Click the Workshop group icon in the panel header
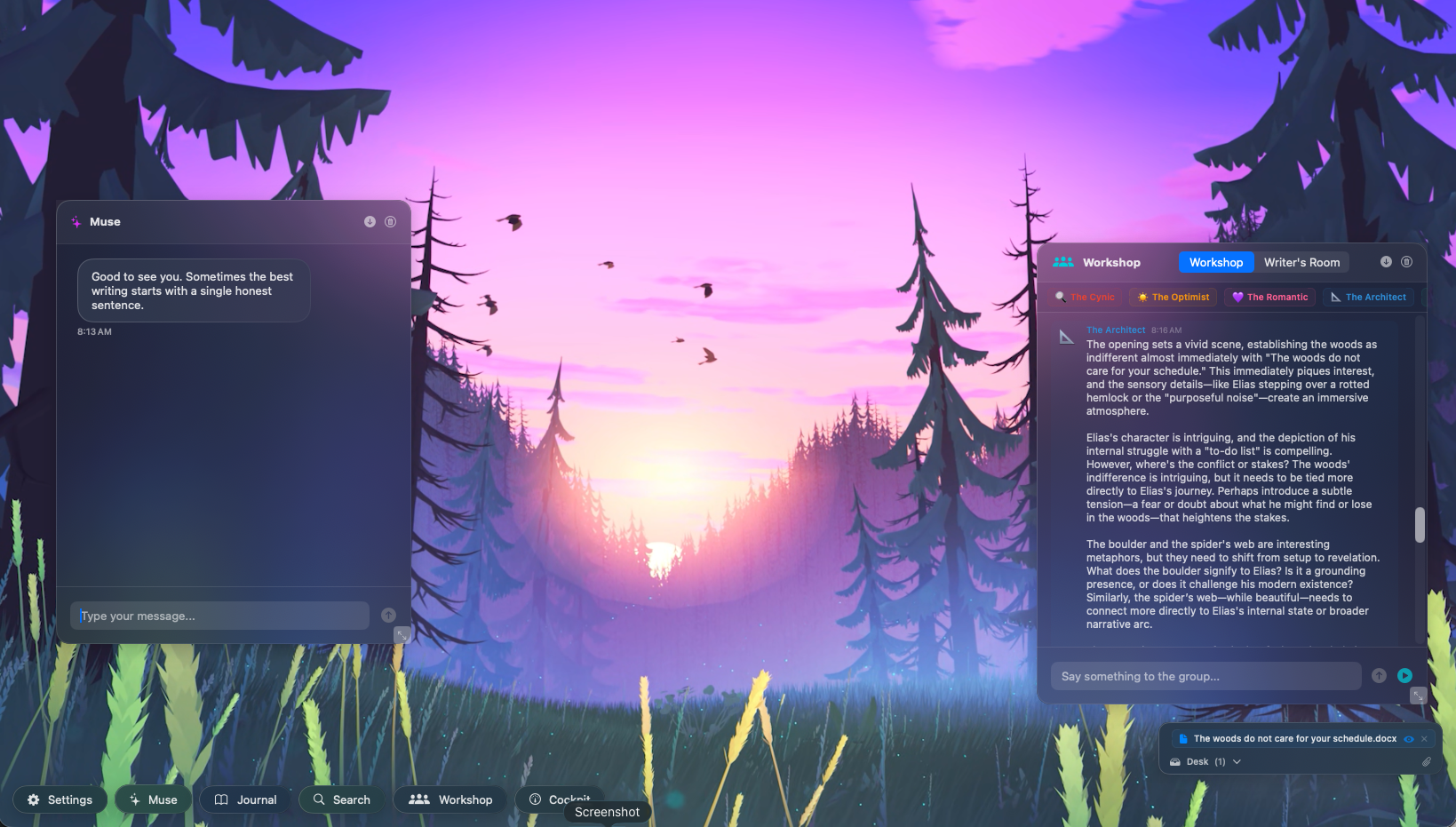 coord(1062,262)
